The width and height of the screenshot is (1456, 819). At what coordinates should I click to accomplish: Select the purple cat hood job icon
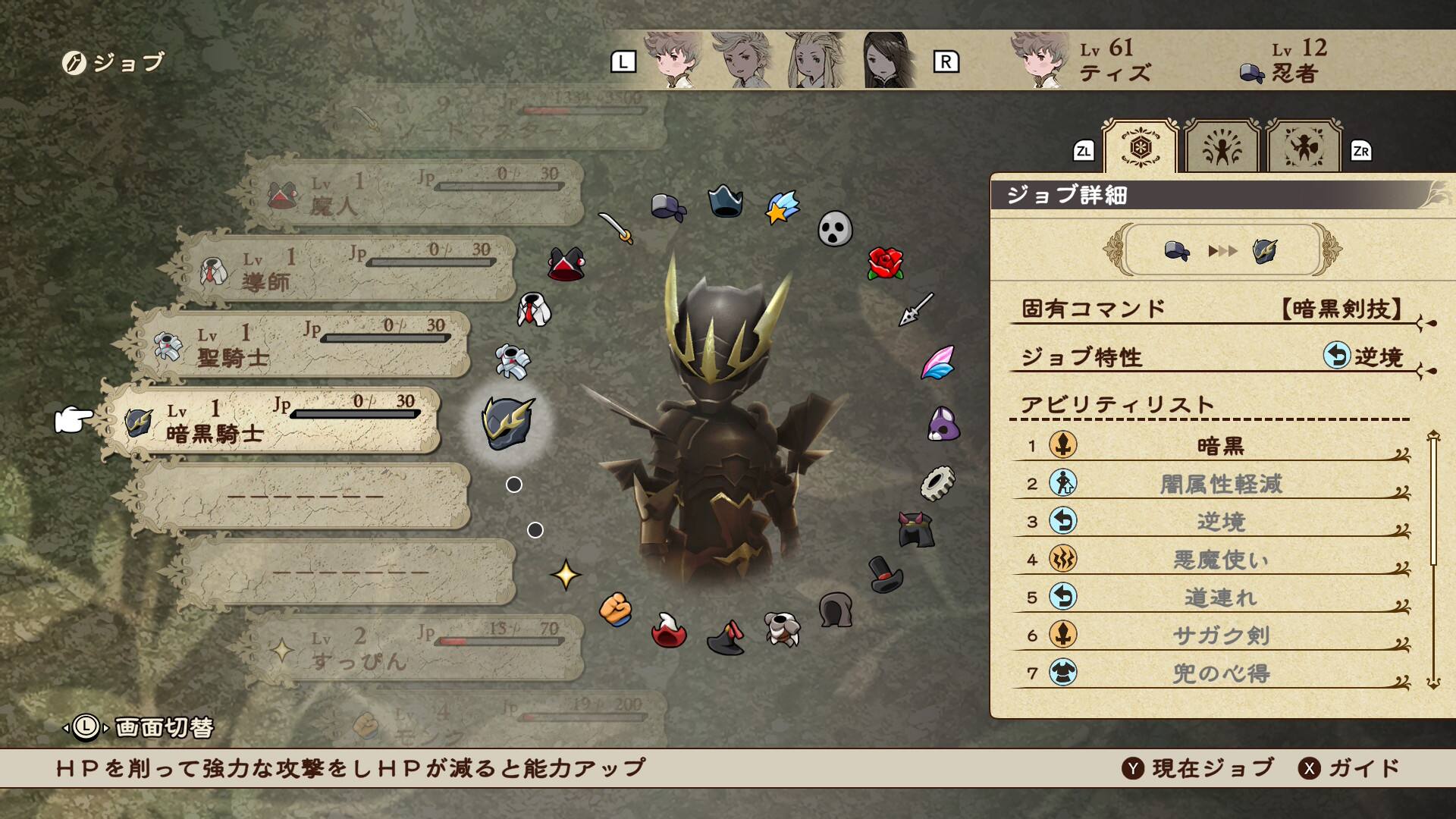point(943,424)
